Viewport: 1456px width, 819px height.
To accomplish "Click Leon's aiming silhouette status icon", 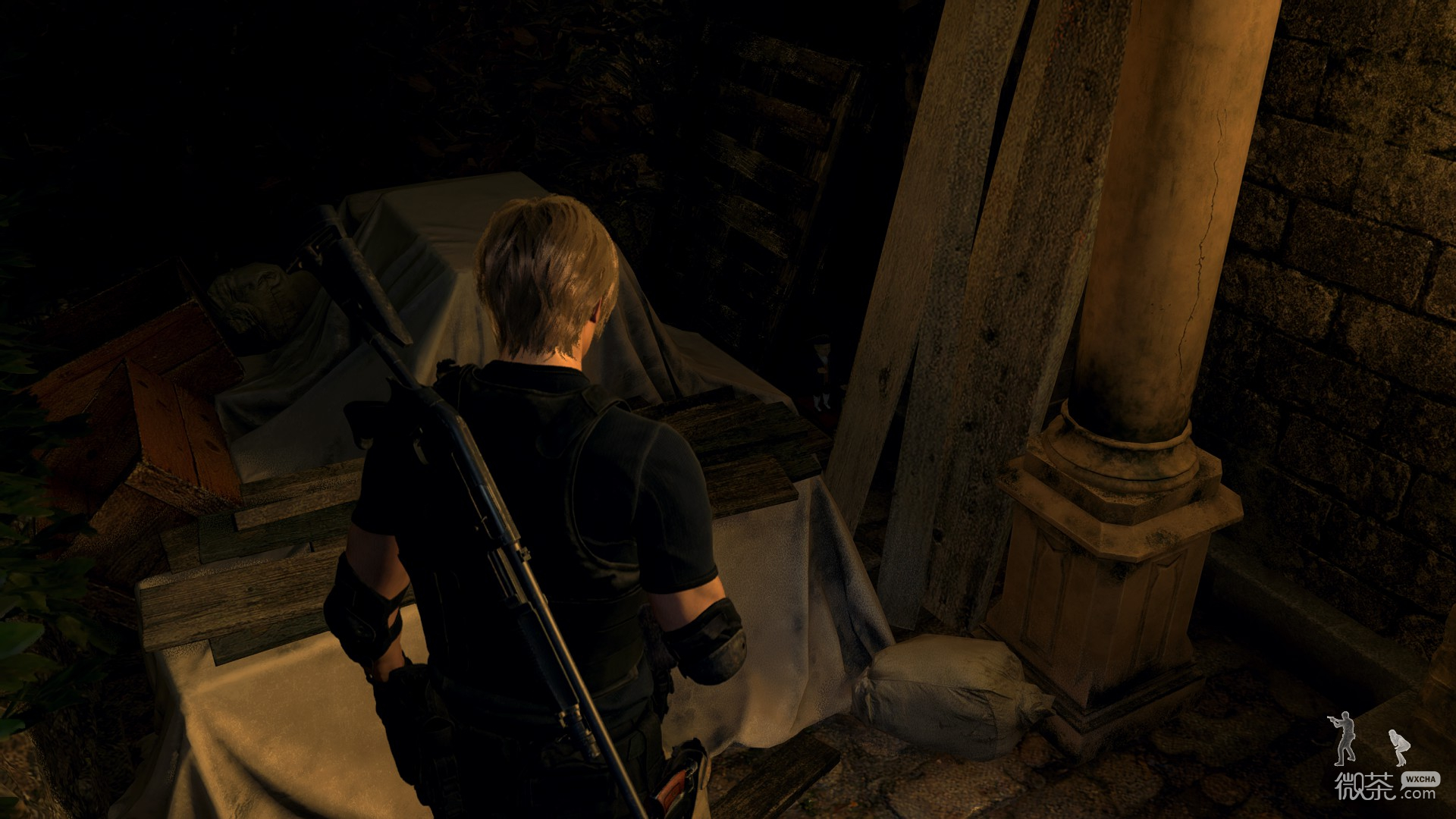I will pyautogui.click(x=1344, y=739).
